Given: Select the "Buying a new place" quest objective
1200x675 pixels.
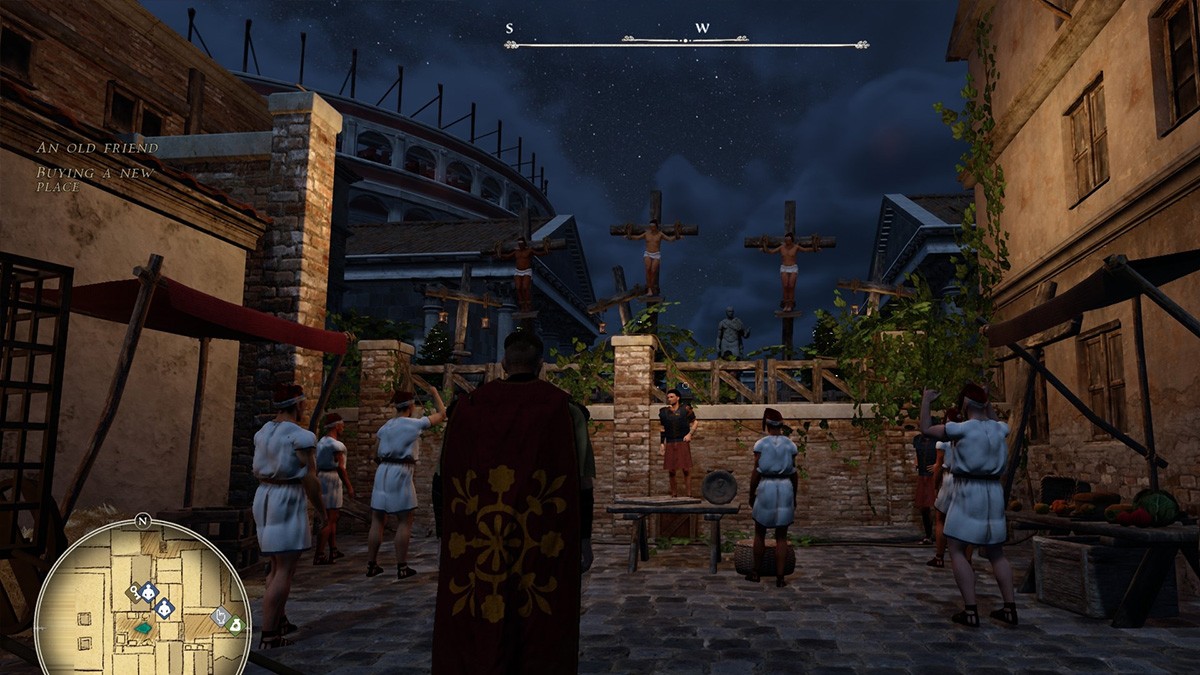Looking at the screenshot, I should click(96, 178).
